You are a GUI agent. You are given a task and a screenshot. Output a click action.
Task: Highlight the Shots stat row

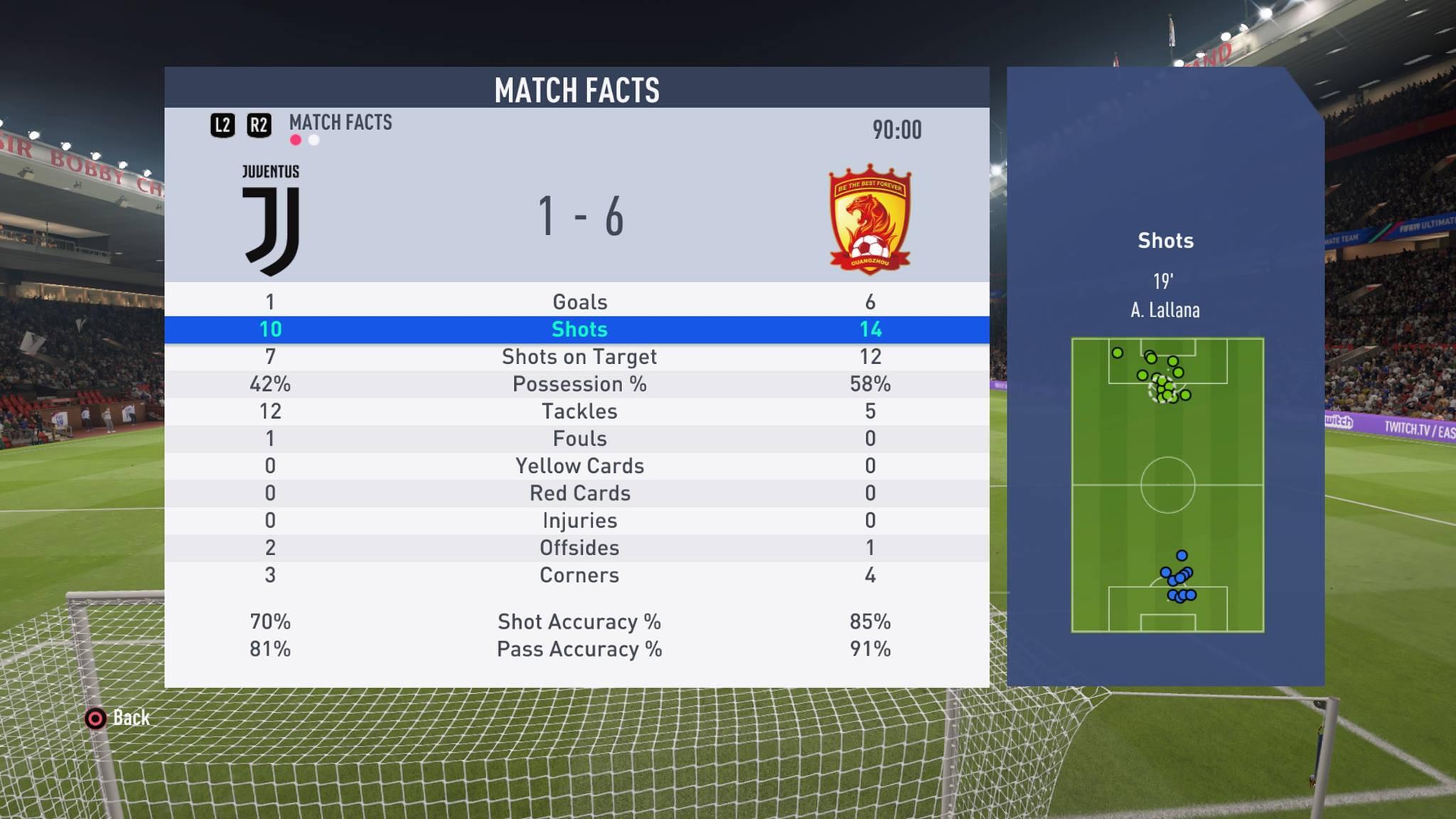[x=579, y=329]
